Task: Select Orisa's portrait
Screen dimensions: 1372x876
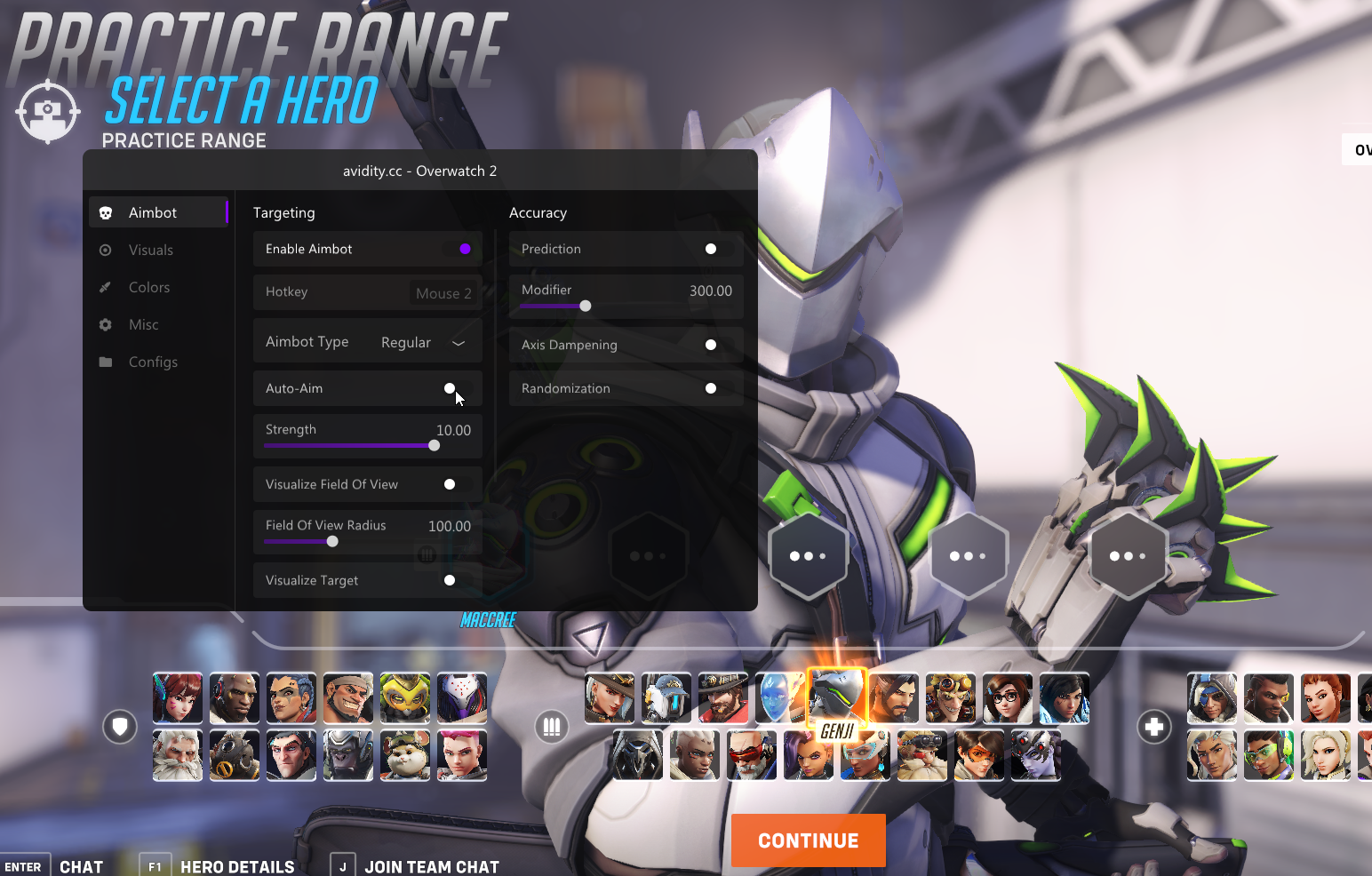Action: (405, 697)
